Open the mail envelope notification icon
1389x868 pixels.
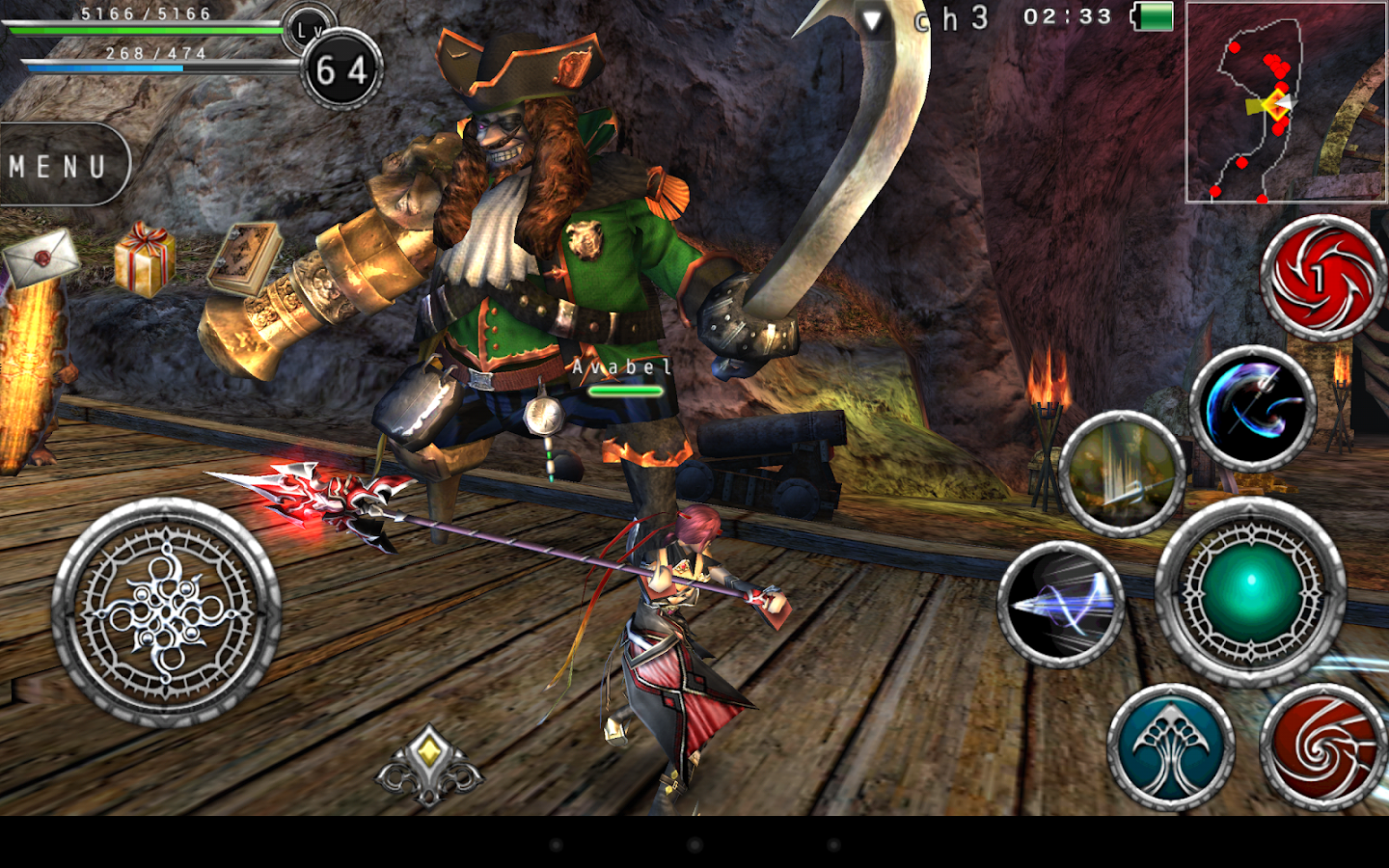click(39, 260)
